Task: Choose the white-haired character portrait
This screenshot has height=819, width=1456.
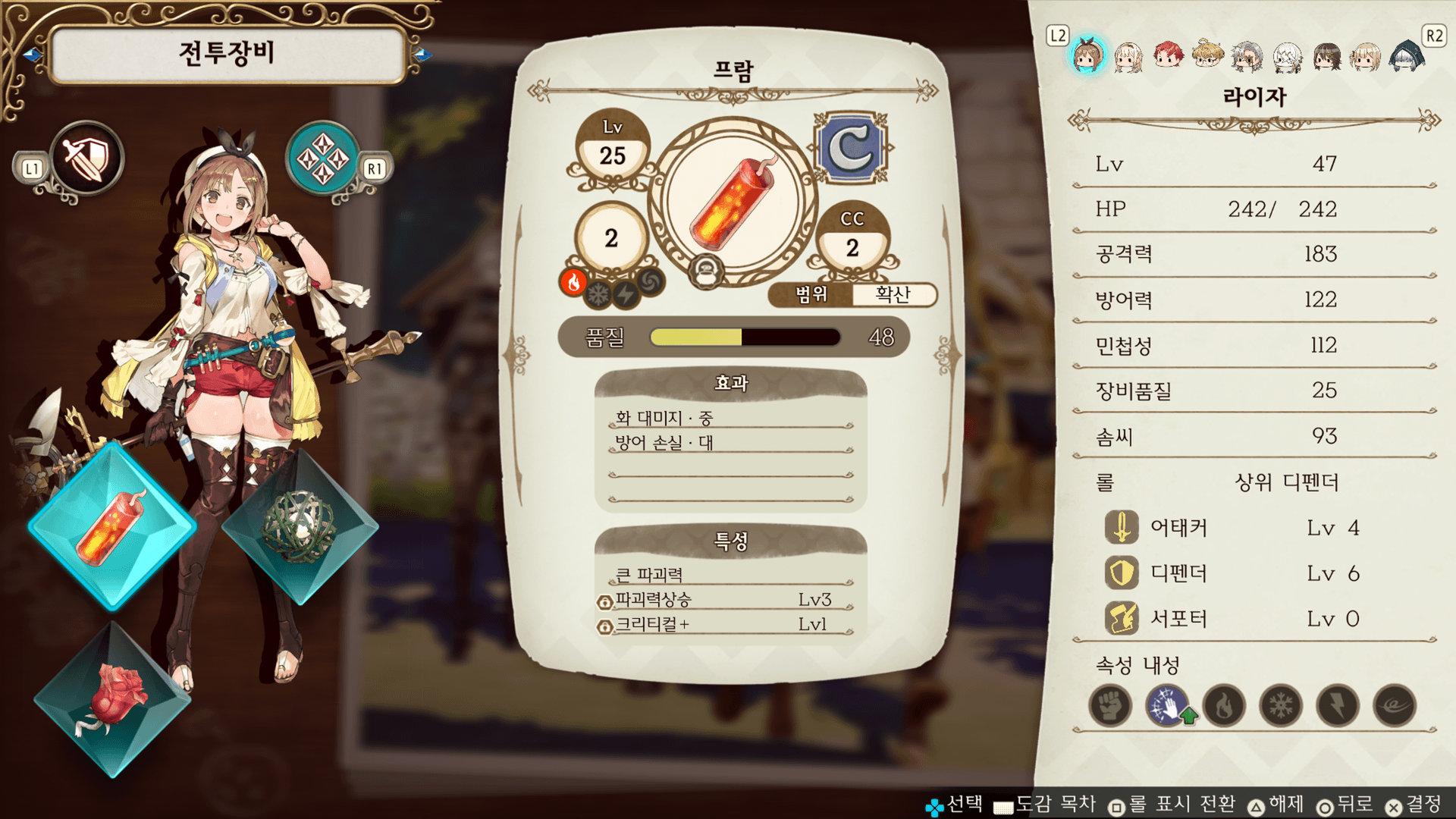Action: (1287, 56)
